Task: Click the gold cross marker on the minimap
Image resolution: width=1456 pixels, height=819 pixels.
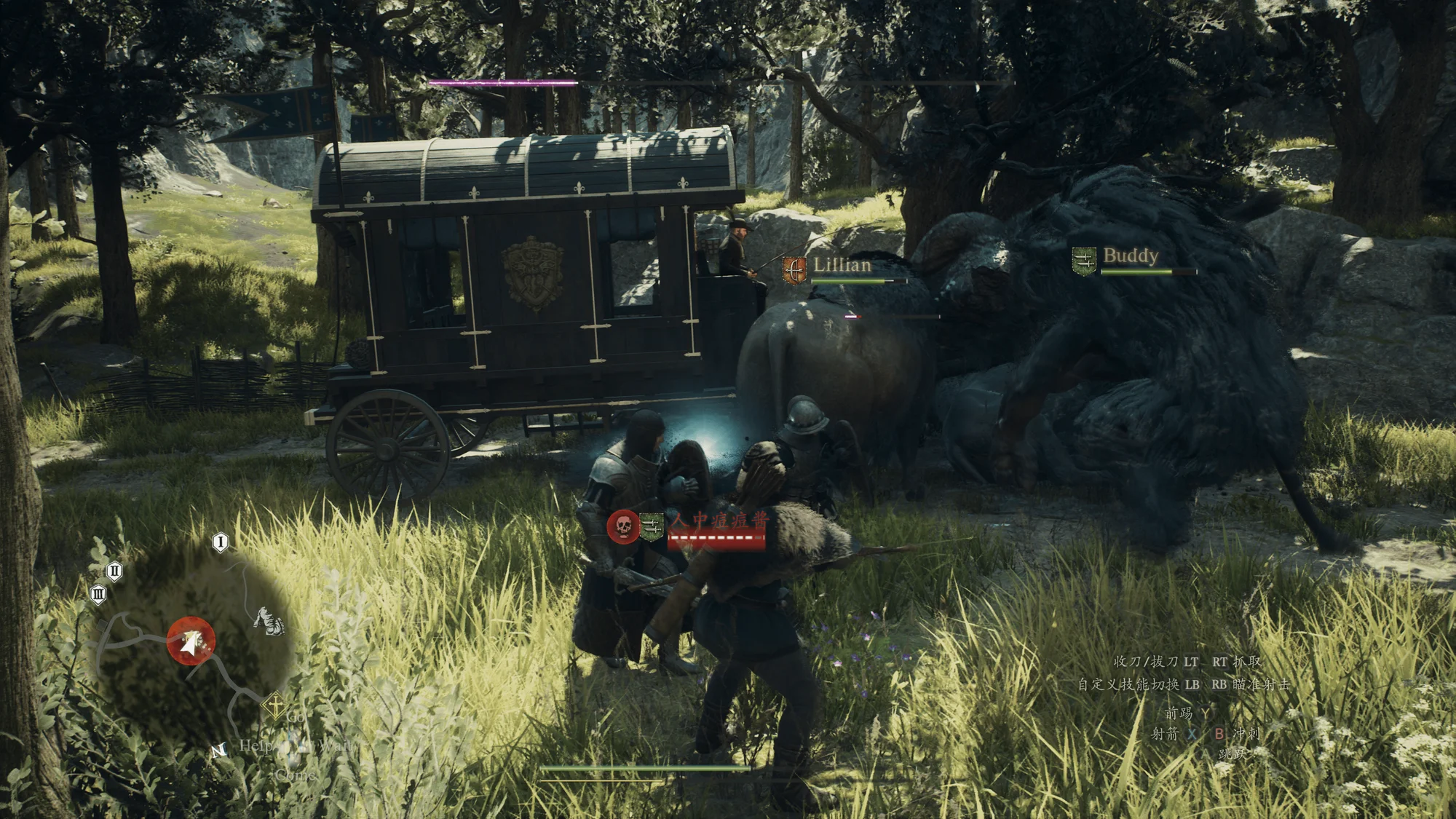Action: (274, 704)
